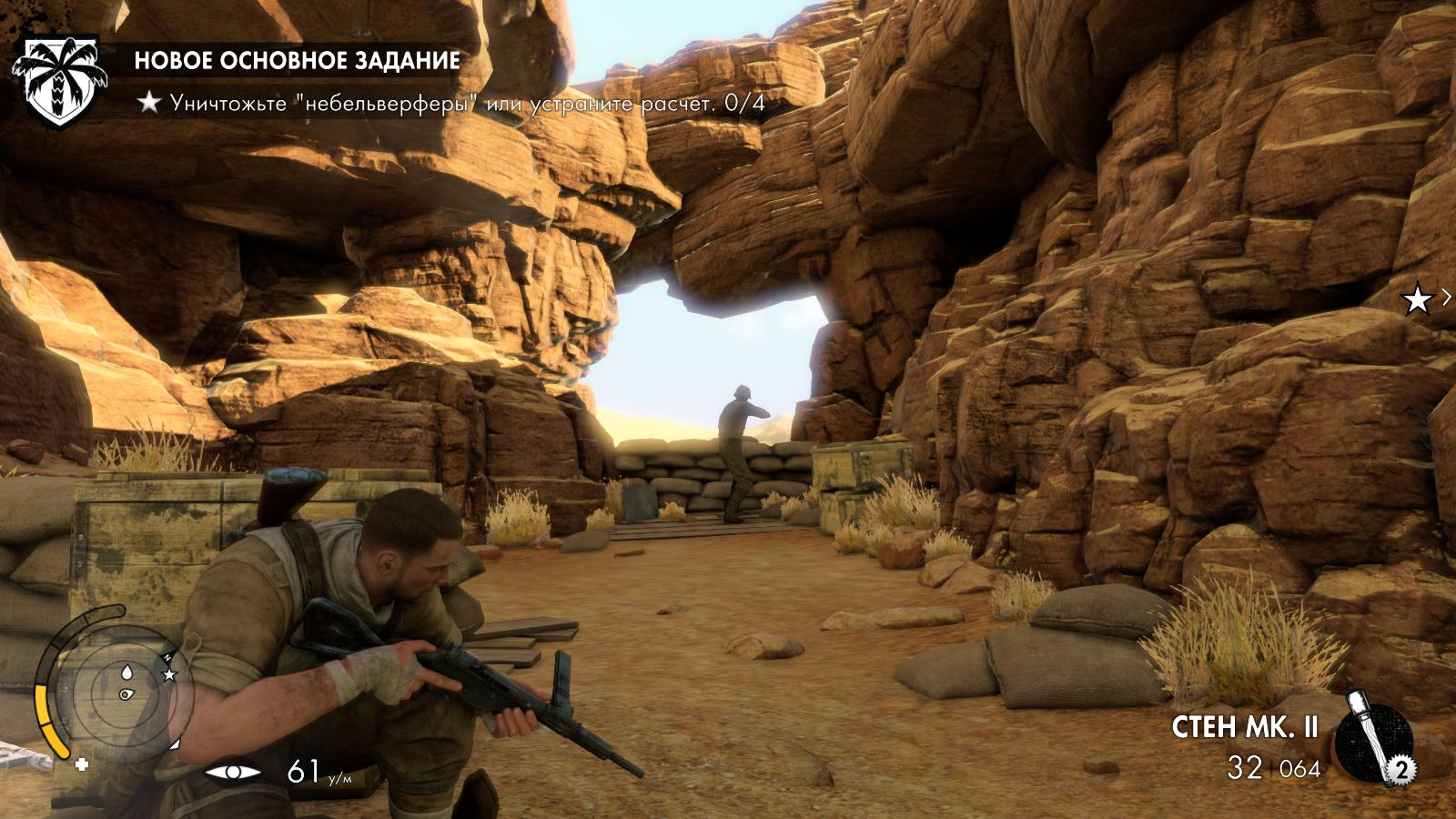
Task: Click the eye visibility indicator icon
Action: [233, 773]
